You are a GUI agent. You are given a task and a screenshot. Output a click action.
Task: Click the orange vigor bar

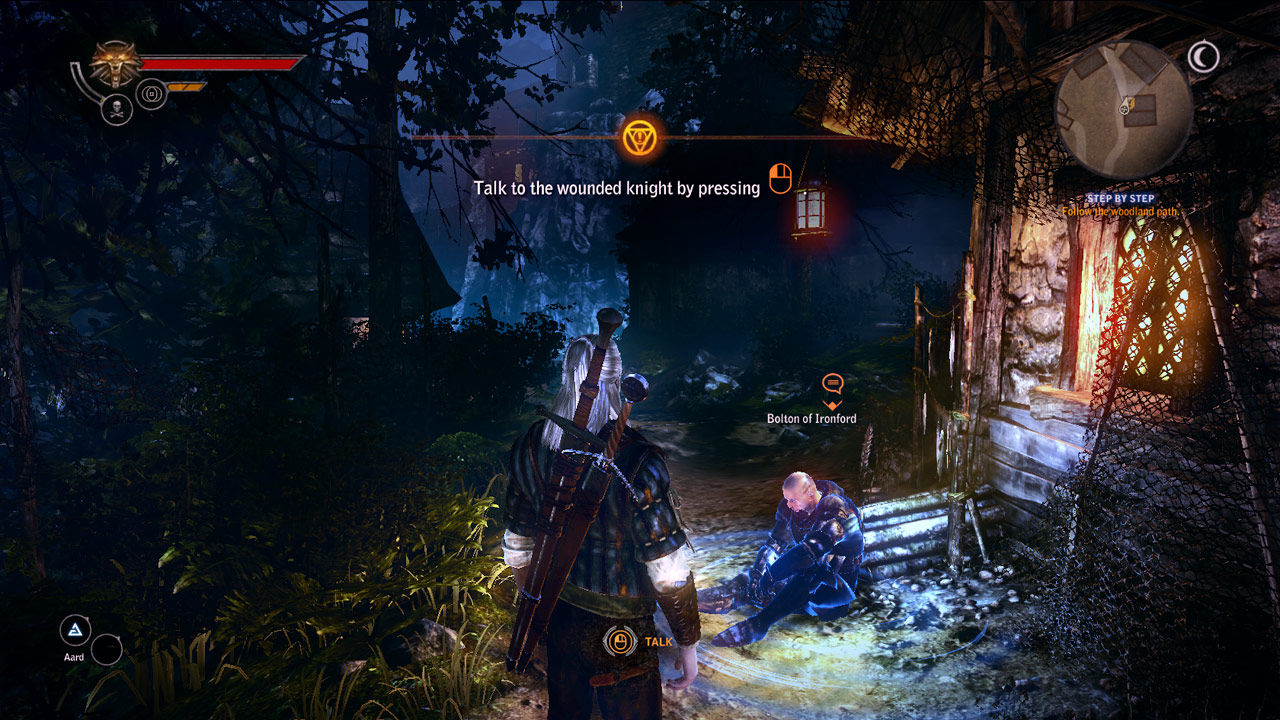pos(184,86)
